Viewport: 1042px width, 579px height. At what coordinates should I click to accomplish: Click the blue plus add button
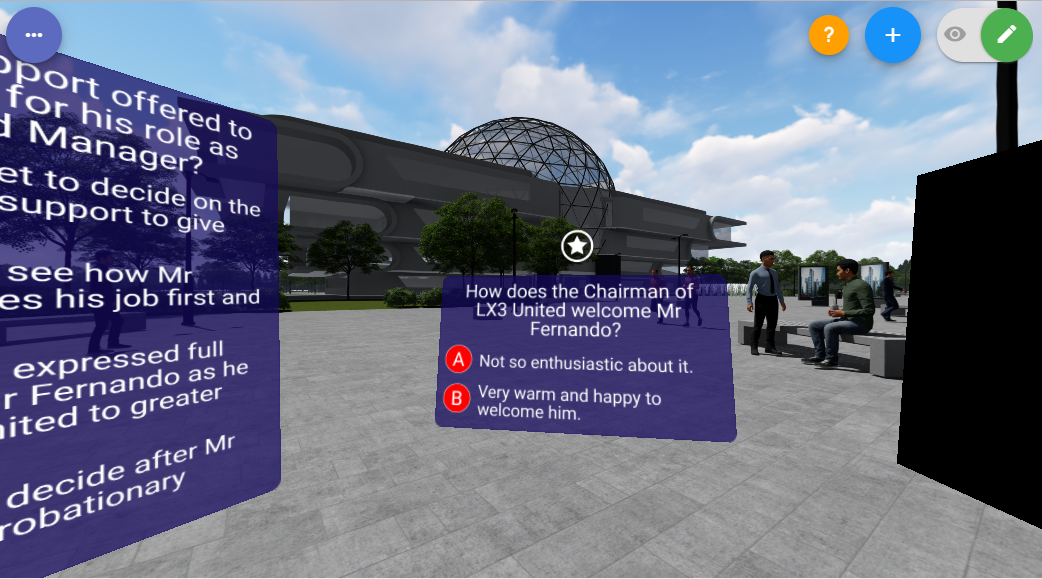click(893, 35)
